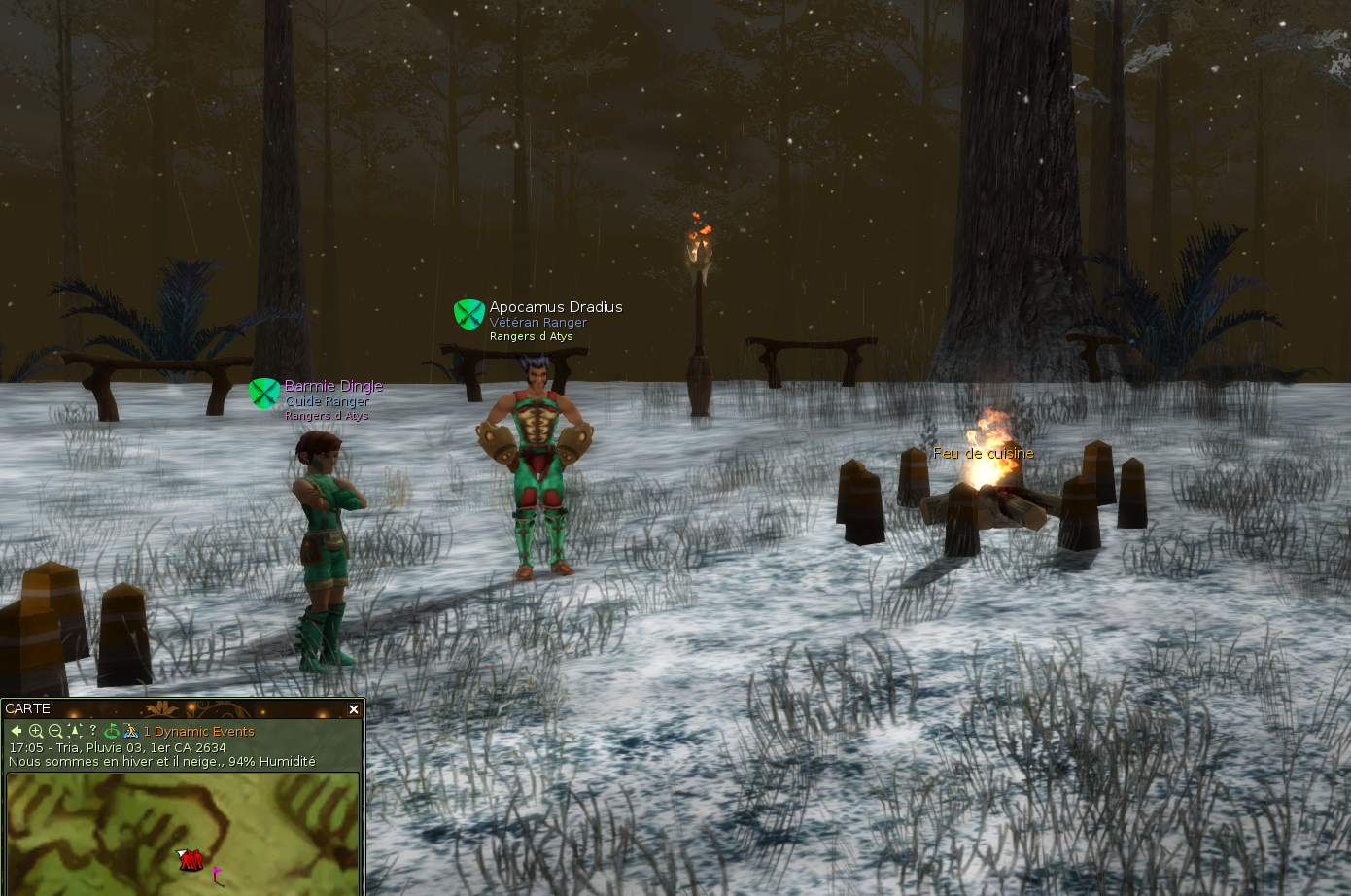Click the green flag landmark icon
Viewport: 1351px width, 896px height.
pyautogui.click(x=112, y=731)
